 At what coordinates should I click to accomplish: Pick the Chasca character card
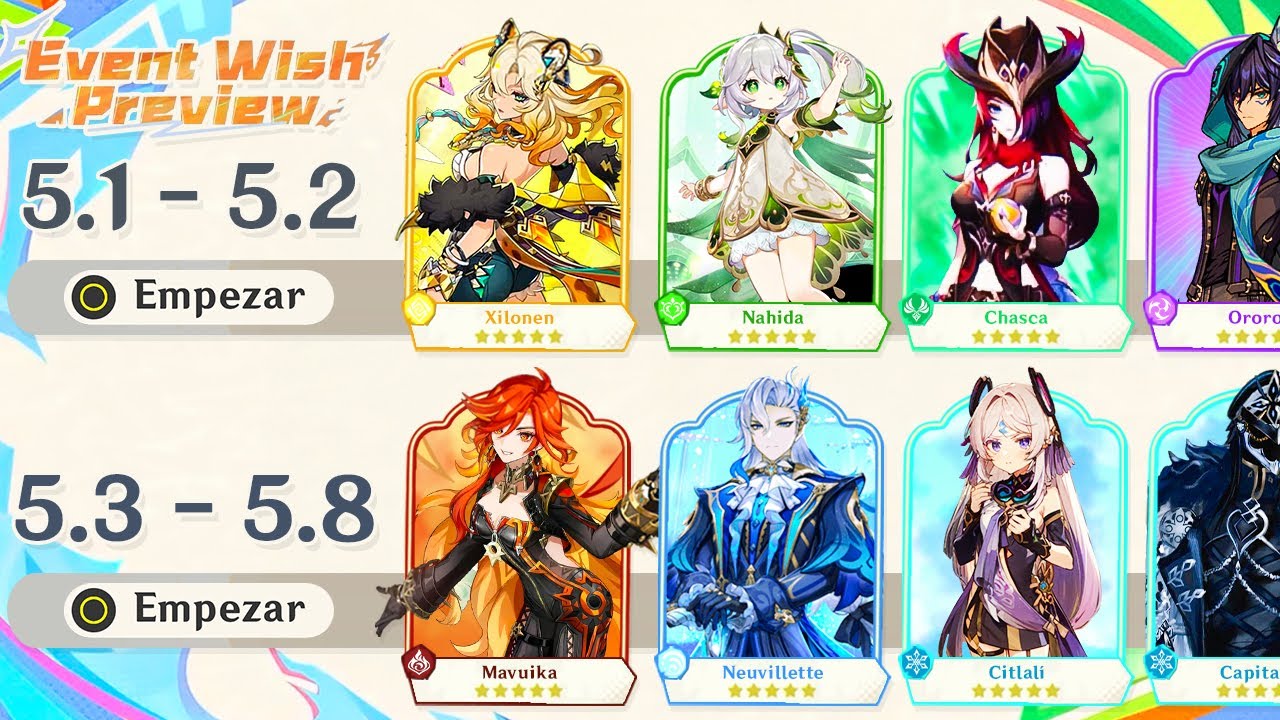1015,200
